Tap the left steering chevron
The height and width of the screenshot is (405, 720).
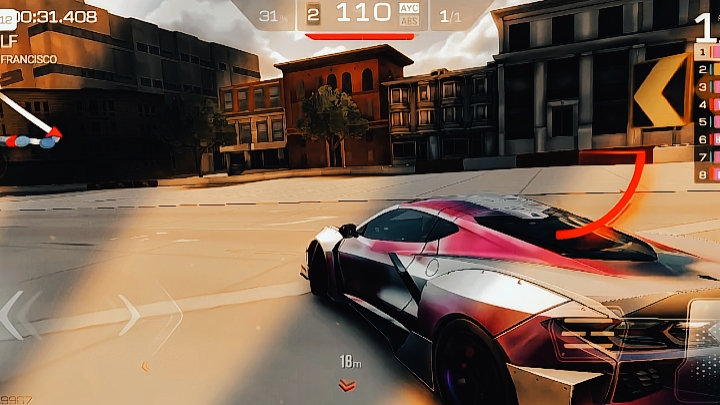13,315
